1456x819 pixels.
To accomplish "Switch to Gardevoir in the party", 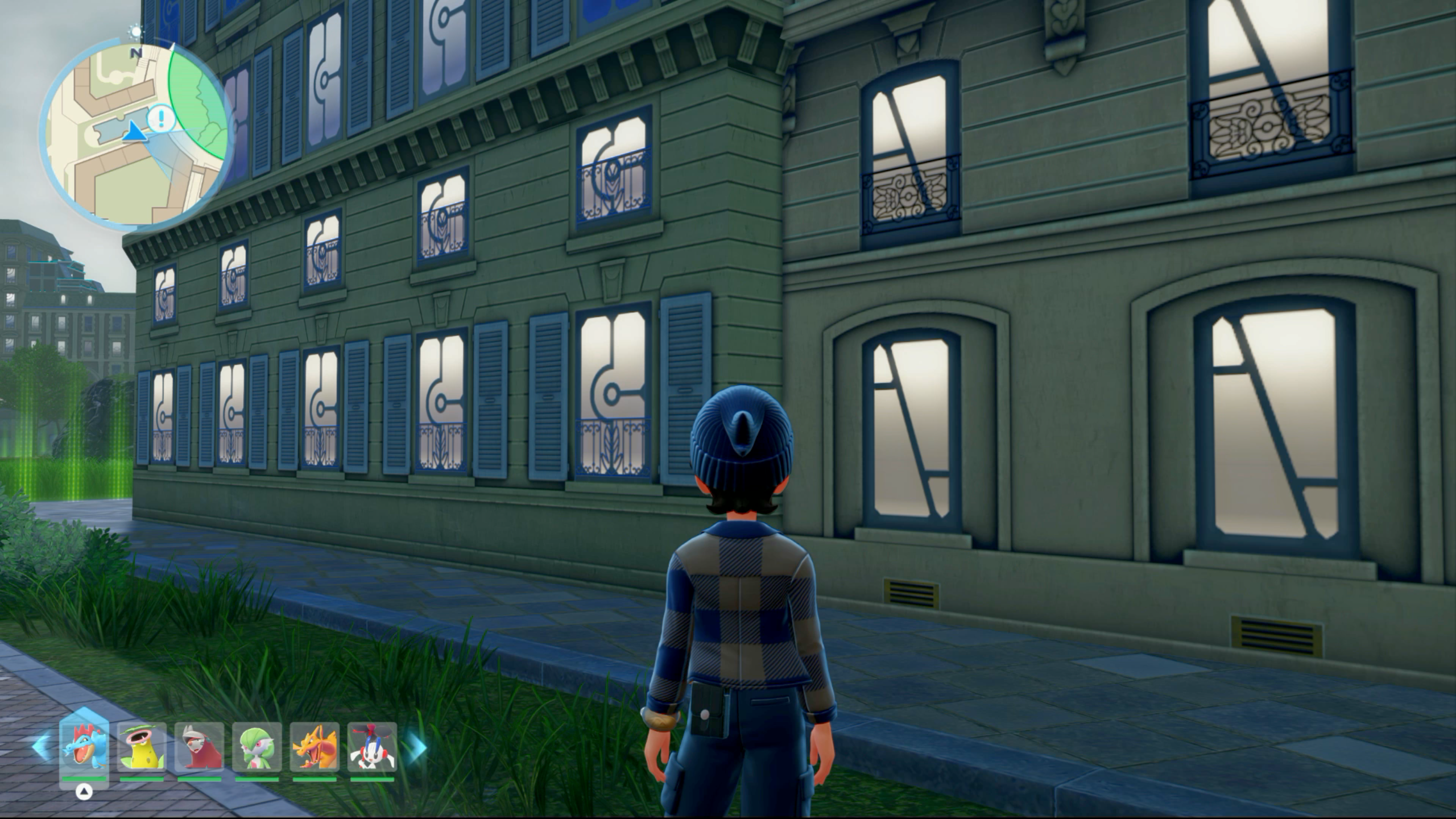I will pos(257,747).
